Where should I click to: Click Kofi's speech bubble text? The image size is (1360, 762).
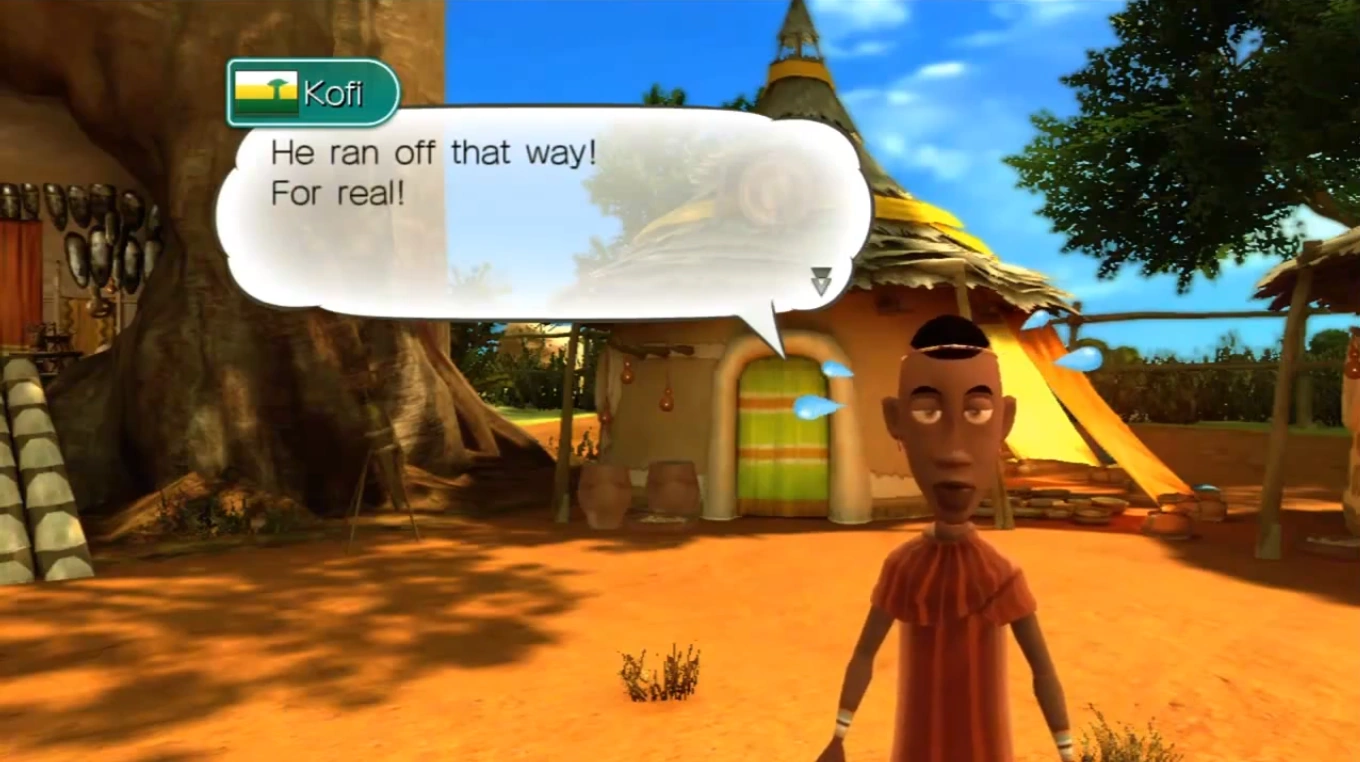point(434,173)
